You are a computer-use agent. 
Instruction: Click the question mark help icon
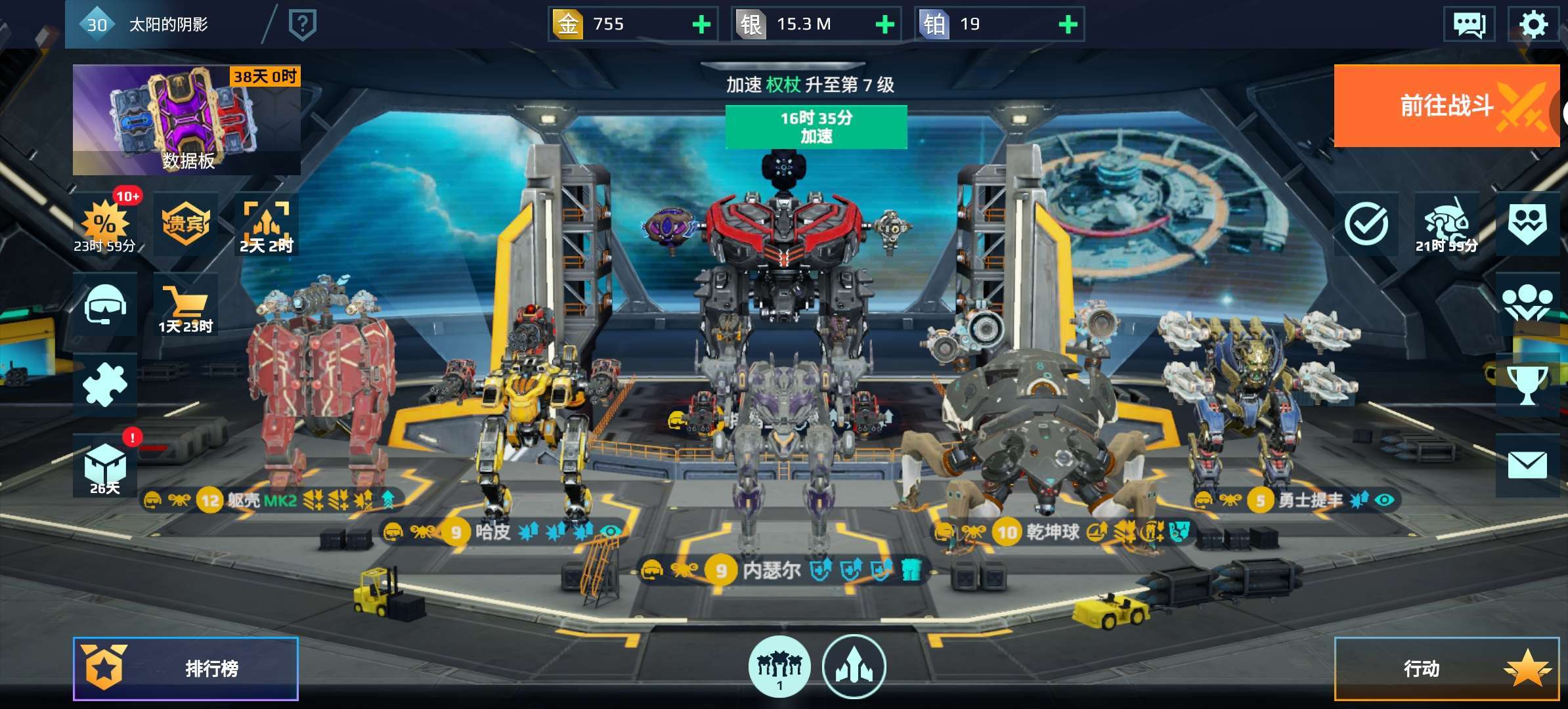pyautogui.click(x=303, y=25)
